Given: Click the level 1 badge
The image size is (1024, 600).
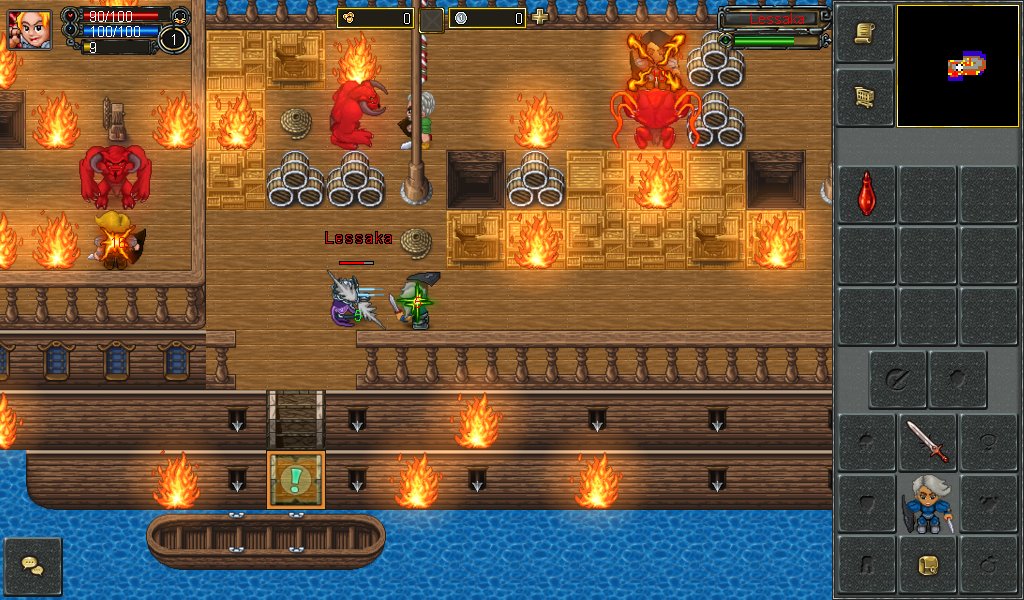Looking at the screenshot, I should [174, 40].
